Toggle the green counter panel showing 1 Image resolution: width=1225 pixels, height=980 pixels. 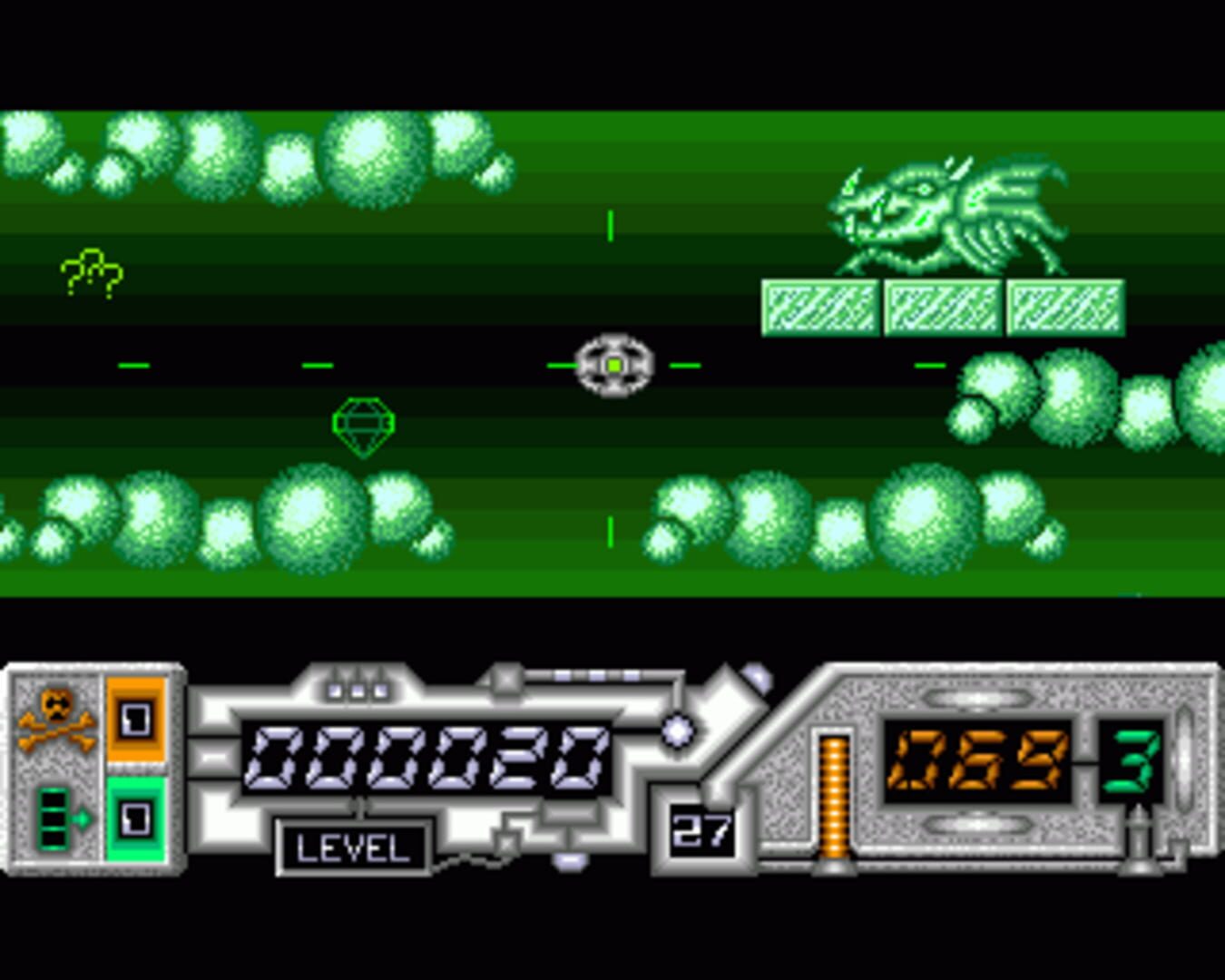click(x=136, y=821)
